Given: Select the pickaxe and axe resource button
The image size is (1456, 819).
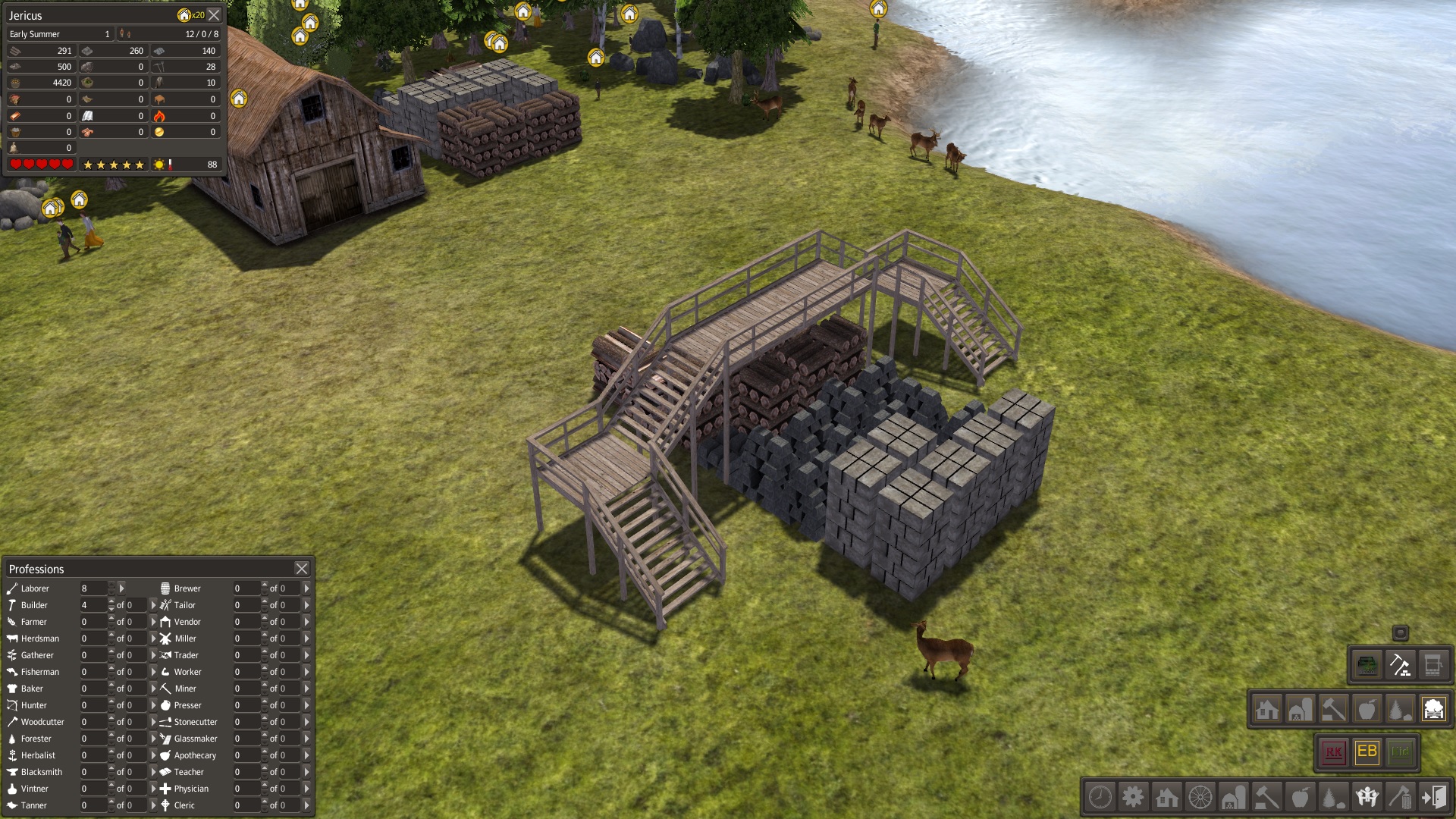Looking at the screenshot, I should [x=1400, y=666].
